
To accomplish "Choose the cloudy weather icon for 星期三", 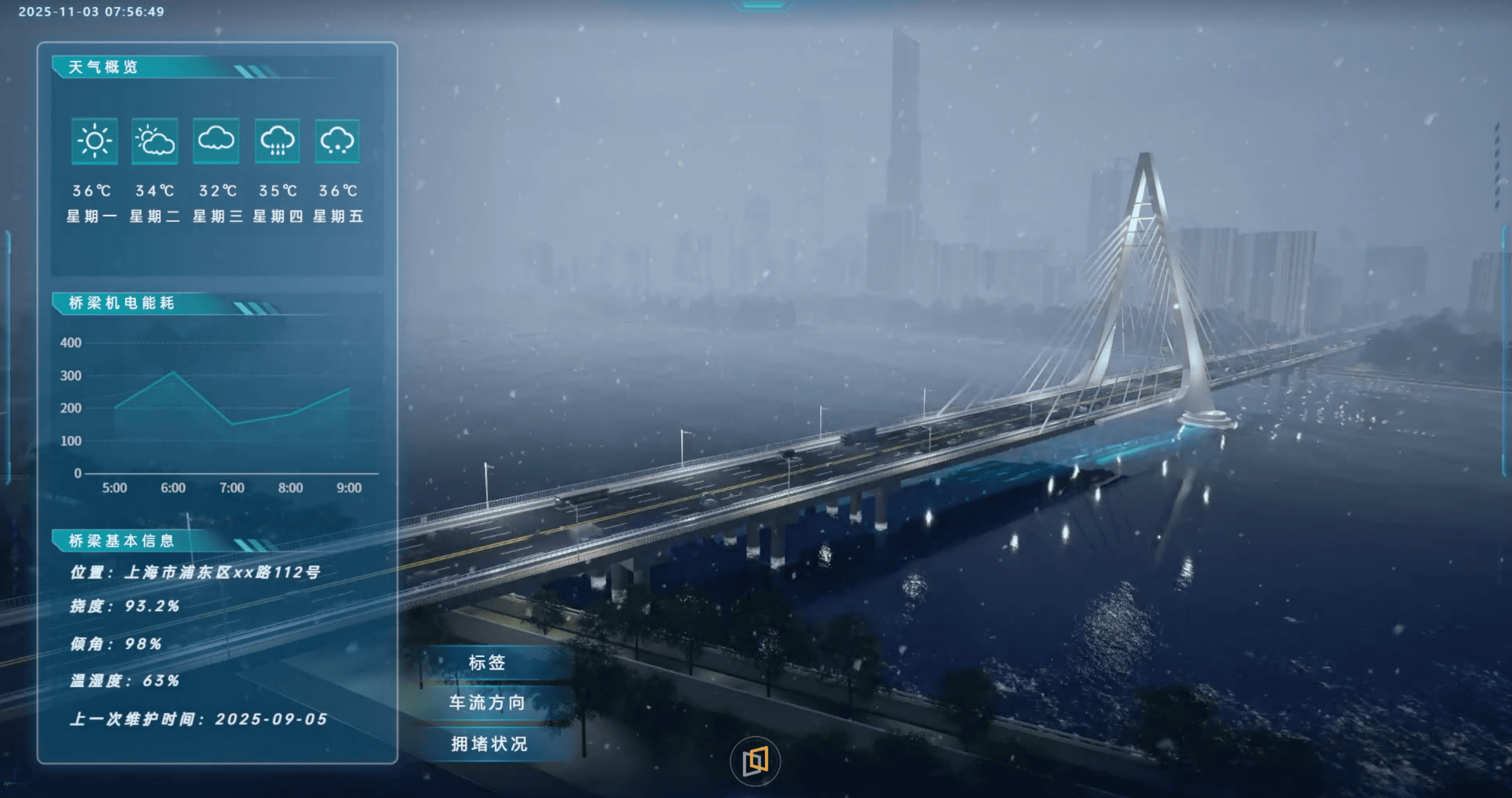I will point(216,141).
